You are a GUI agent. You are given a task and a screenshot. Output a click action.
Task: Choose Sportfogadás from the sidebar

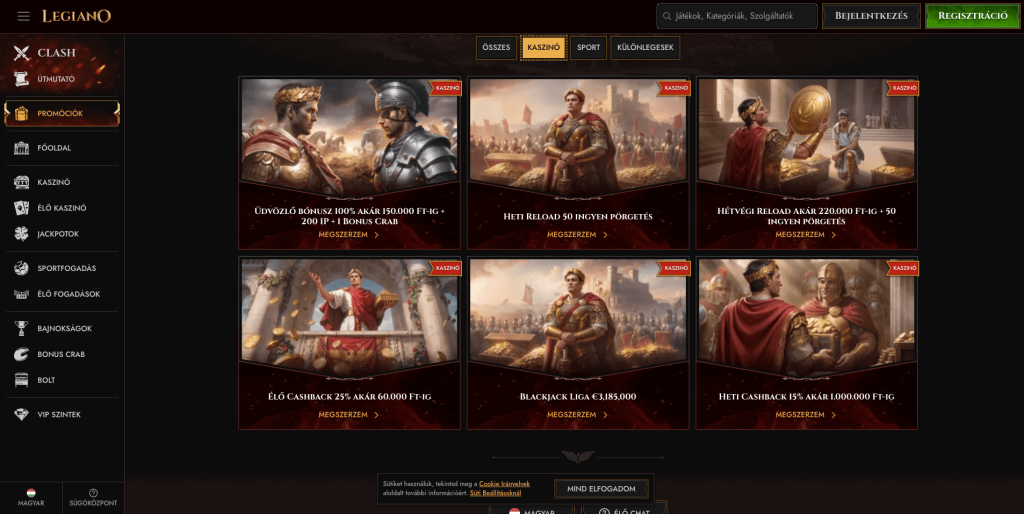[x=67, y=268]
